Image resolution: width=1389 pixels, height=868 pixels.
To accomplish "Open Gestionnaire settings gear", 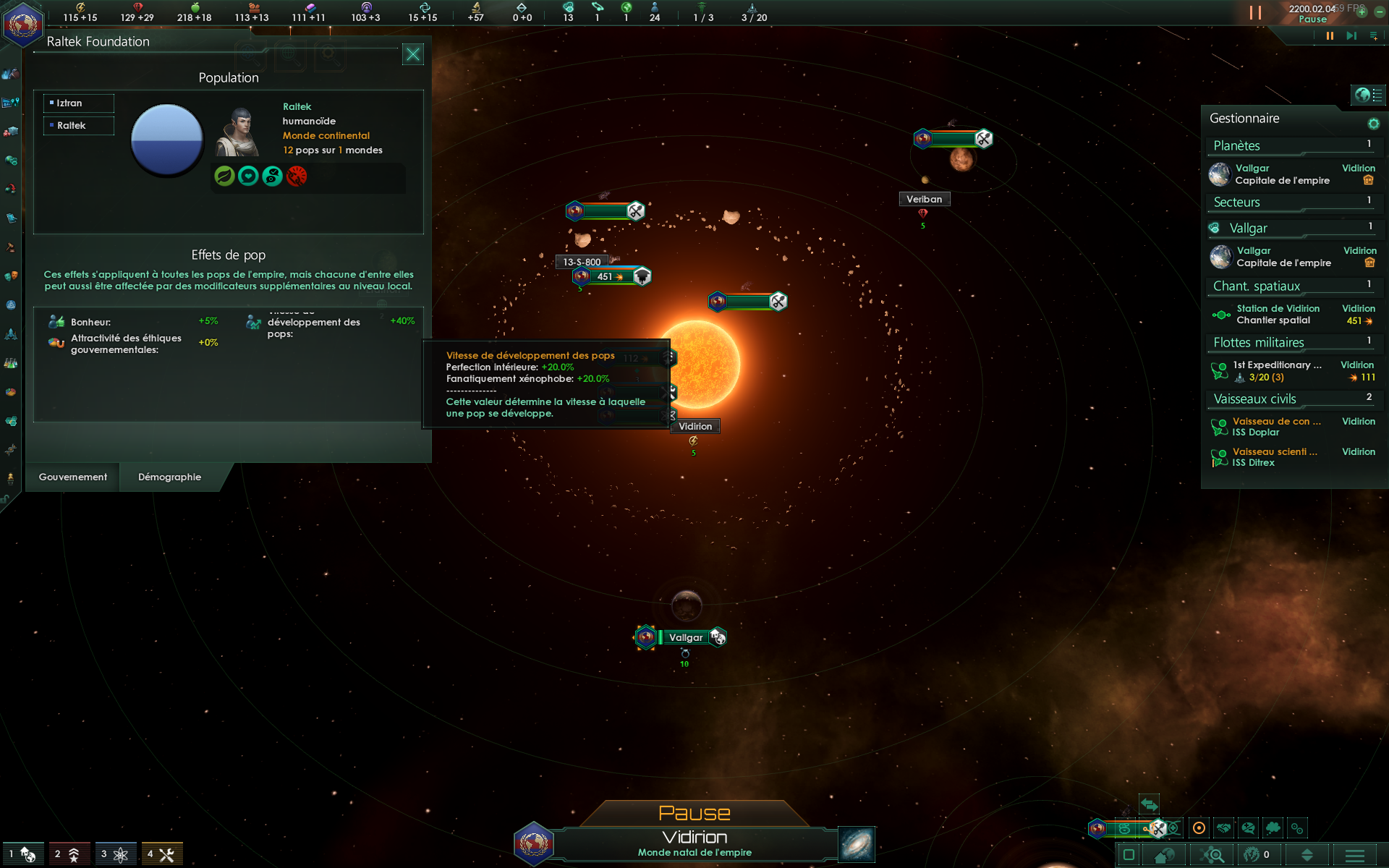I will [1373, 124].
